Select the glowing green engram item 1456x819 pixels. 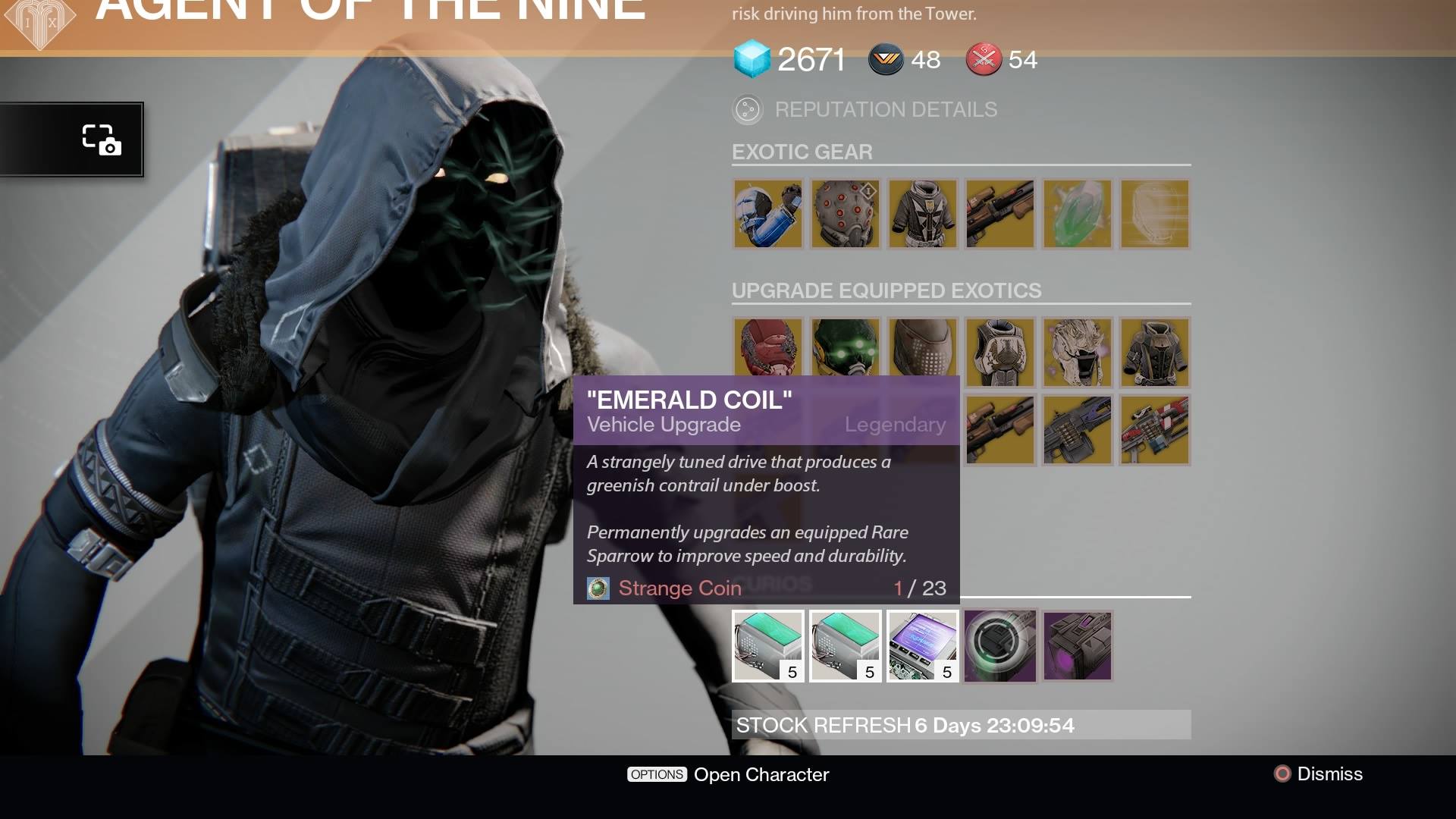pos(1077,215)
